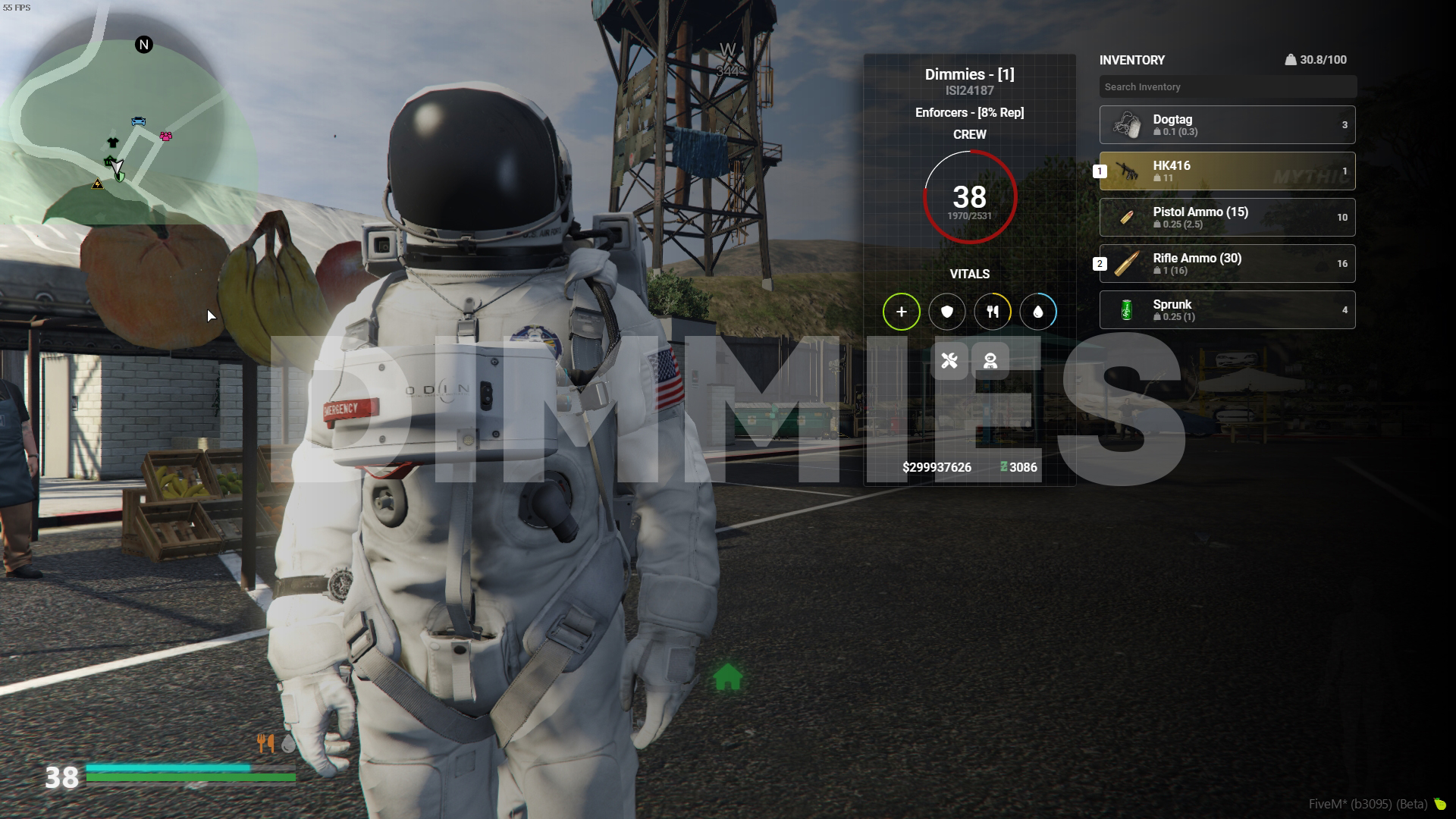Select the HK416 rifle slot
This screenshot has height=819, width=1456.
[x=1227, y=171]
